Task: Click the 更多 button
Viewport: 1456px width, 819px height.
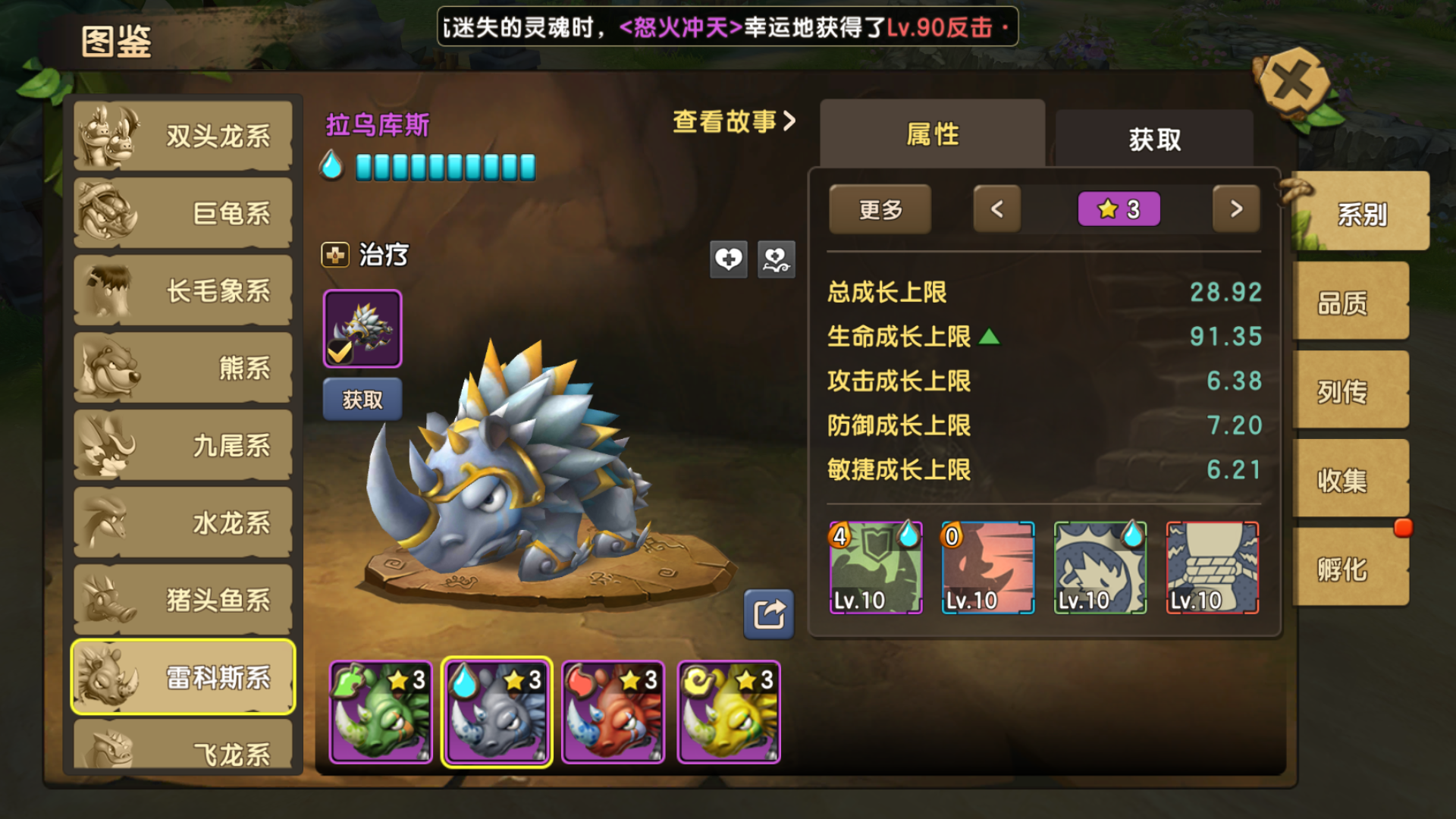Action: (880, 209)
